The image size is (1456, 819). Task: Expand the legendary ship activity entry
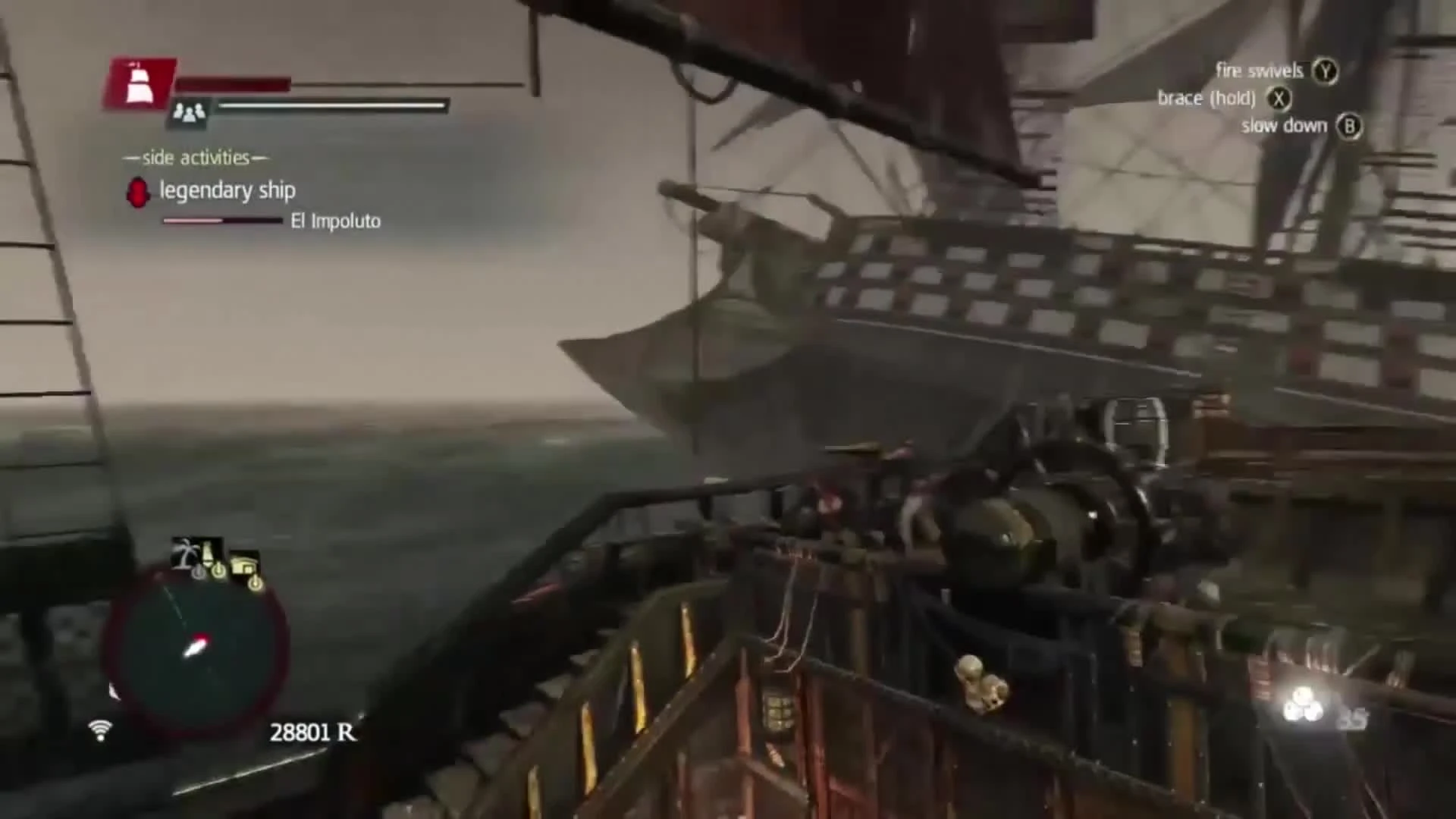[227, 190]
